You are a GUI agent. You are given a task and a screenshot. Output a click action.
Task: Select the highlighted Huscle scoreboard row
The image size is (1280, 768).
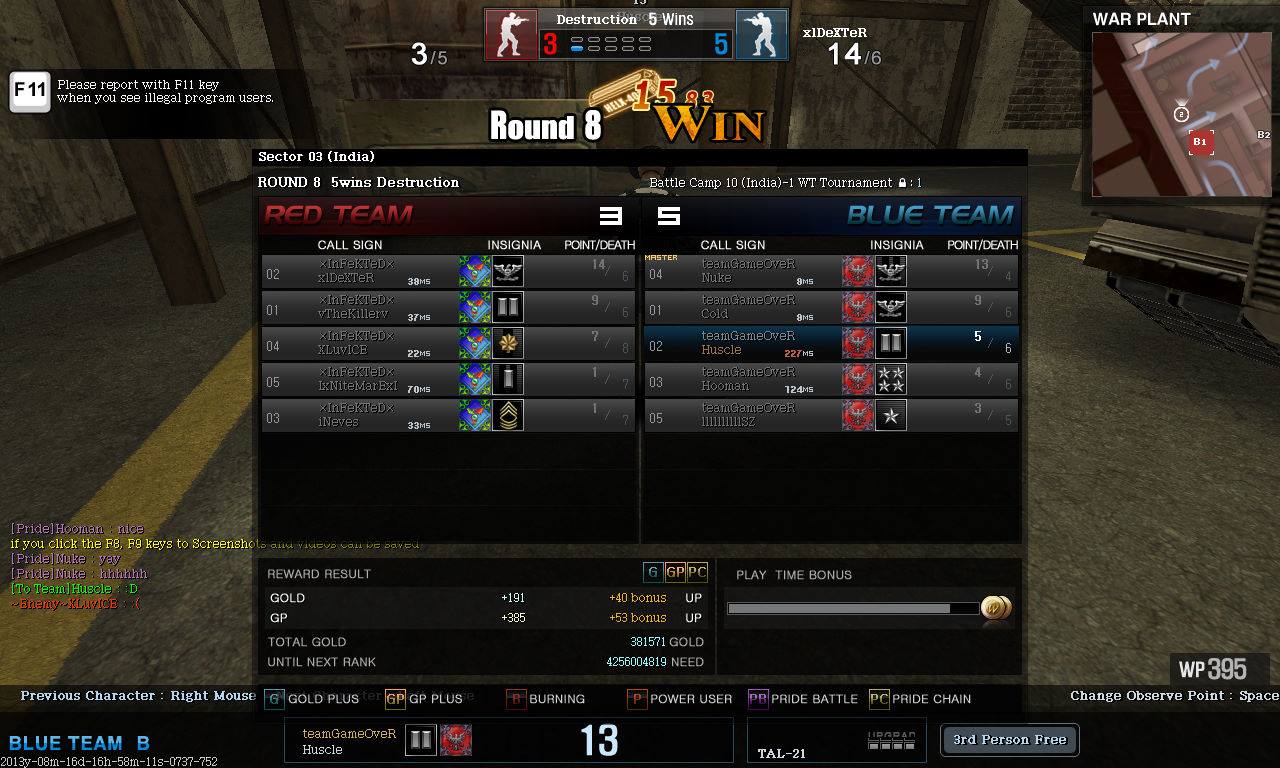click(831, 343)
